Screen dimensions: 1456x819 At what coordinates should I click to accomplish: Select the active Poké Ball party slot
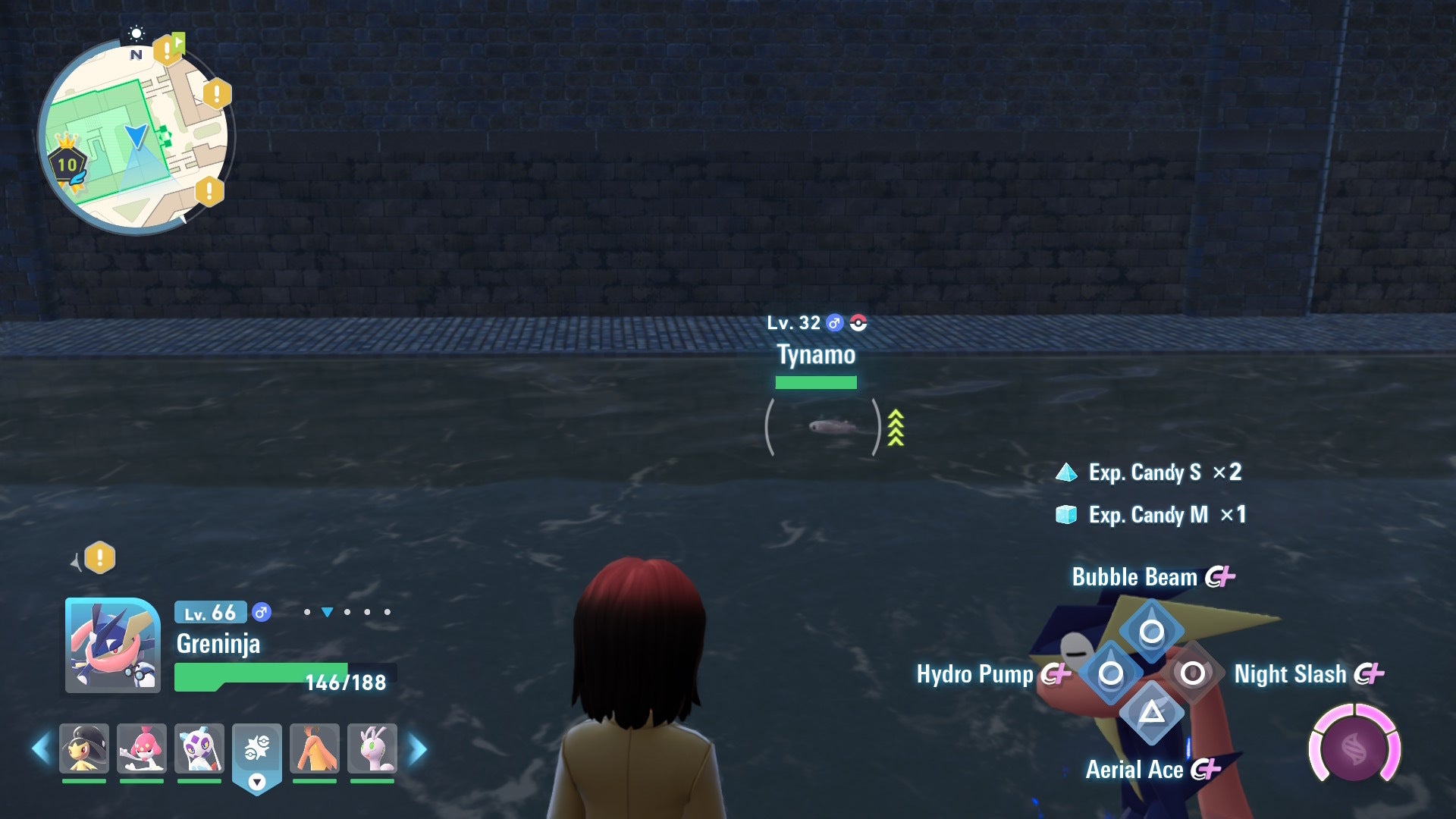(x=257, y=750)
